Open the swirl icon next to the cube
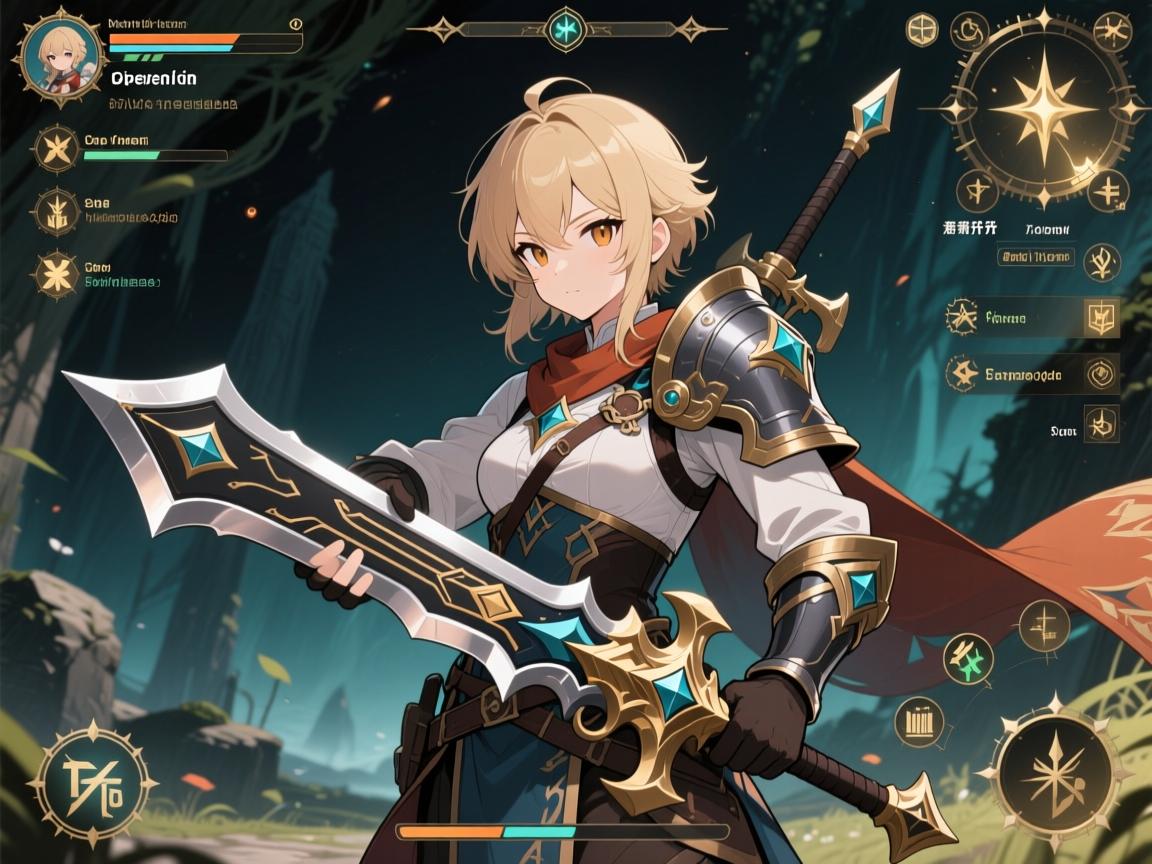1152x864 pixels. point(968,32)
